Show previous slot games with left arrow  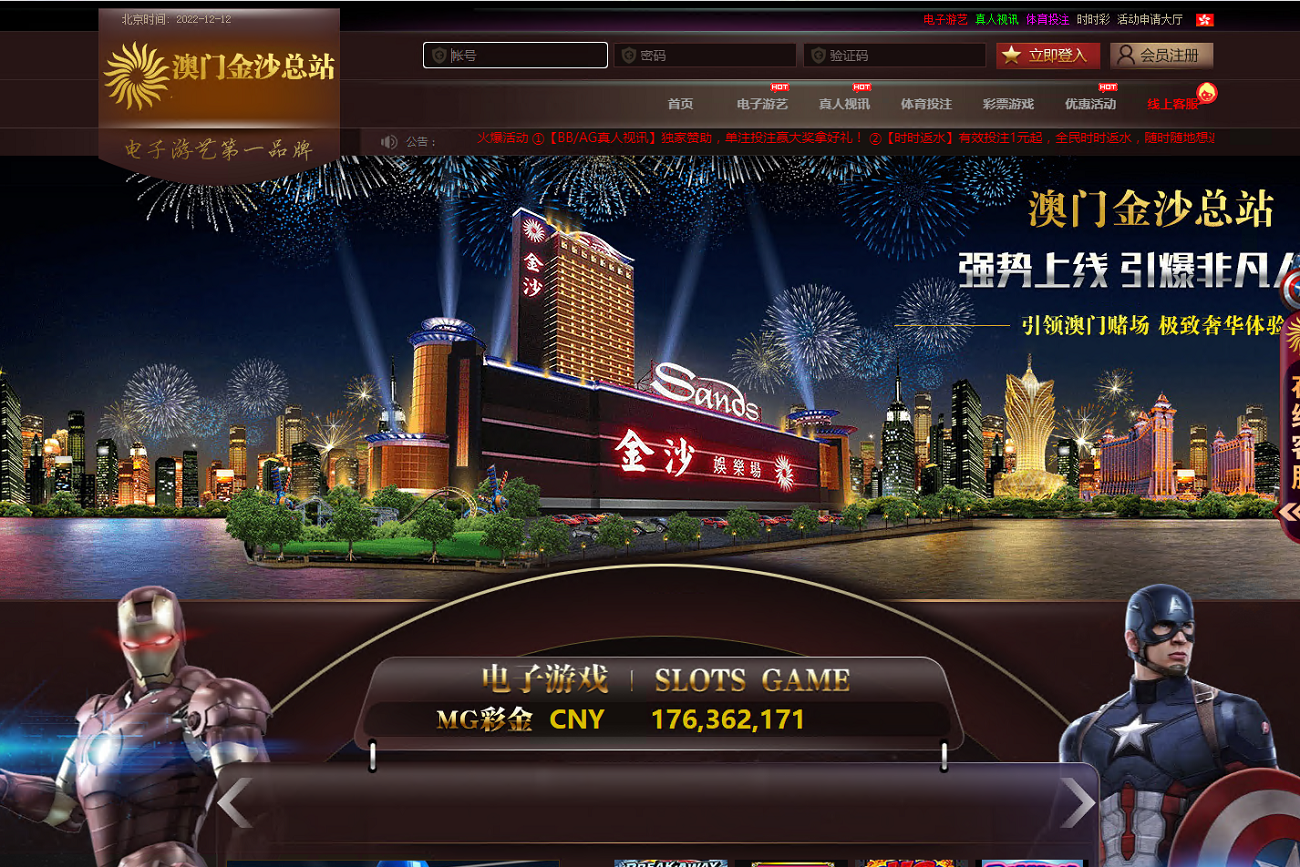235,803
